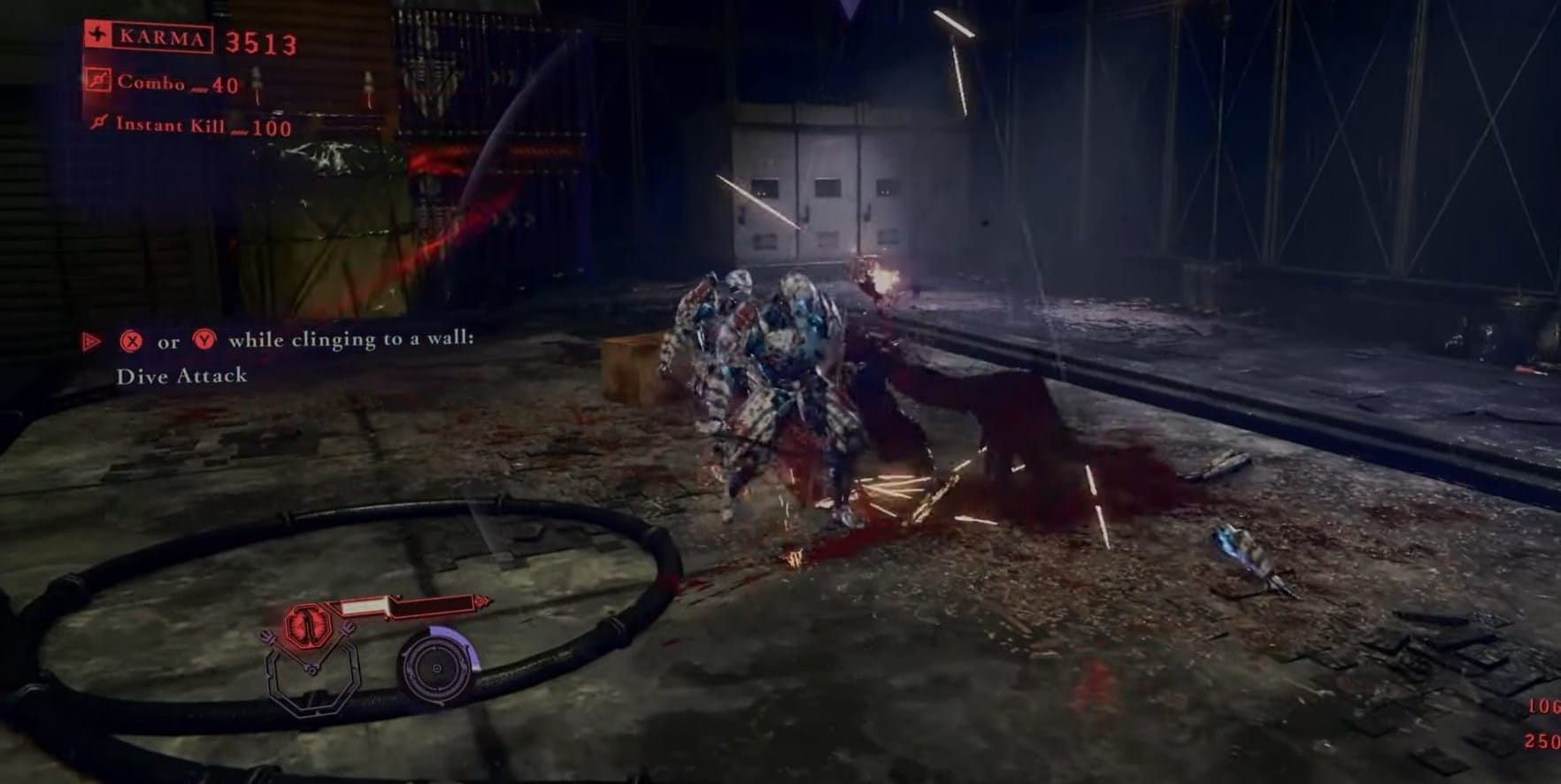Click the circular dark gauge dial
This screenshot has height=784, width=1561.
[436, 667]
